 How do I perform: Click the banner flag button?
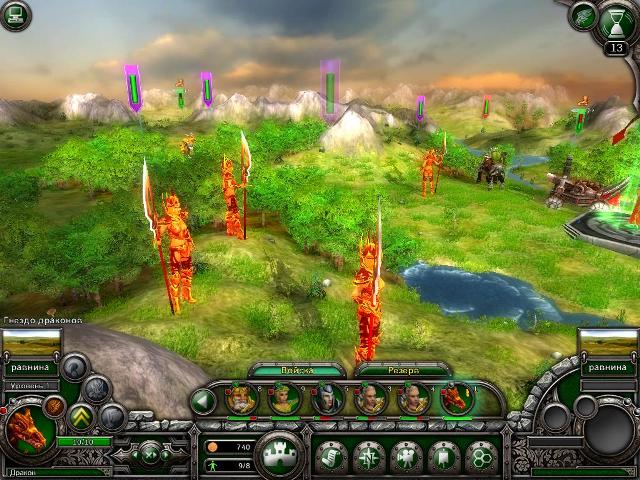tap(443, 456)
